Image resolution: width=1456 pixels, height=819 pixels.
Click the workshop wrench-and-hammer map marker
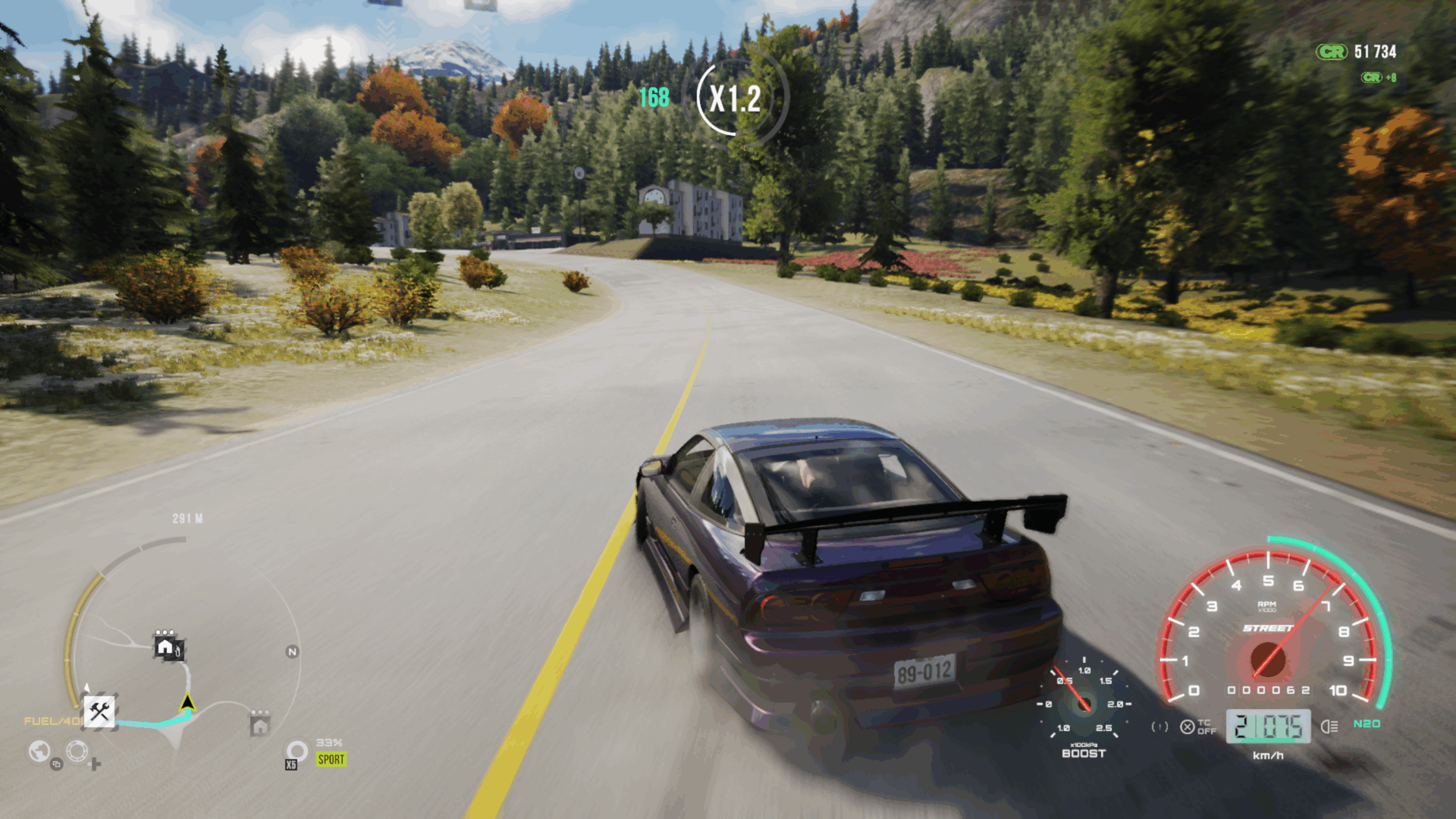(x=99, y=711)
